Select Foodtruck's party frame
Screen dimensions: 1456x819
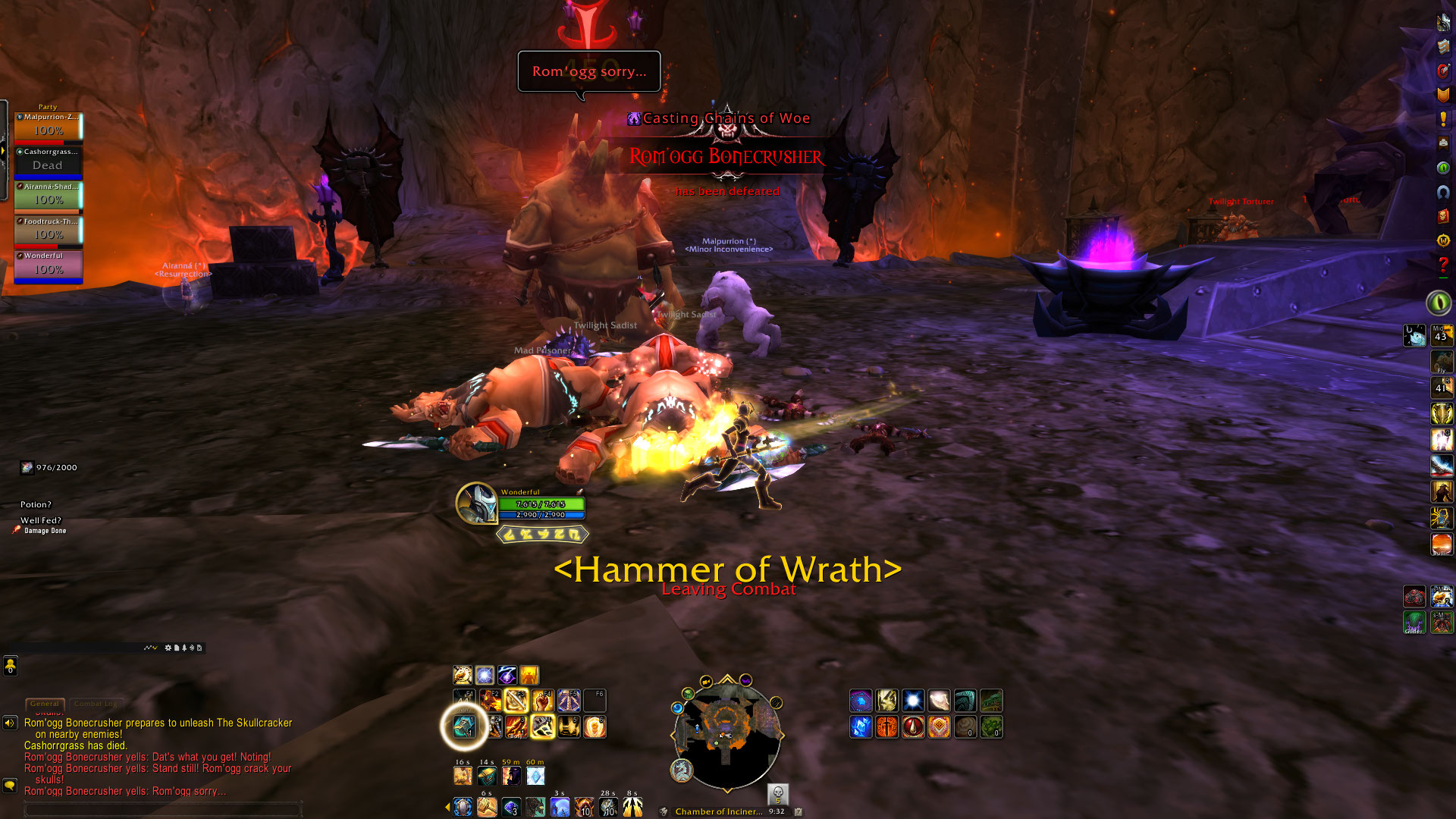coord(48,231)
